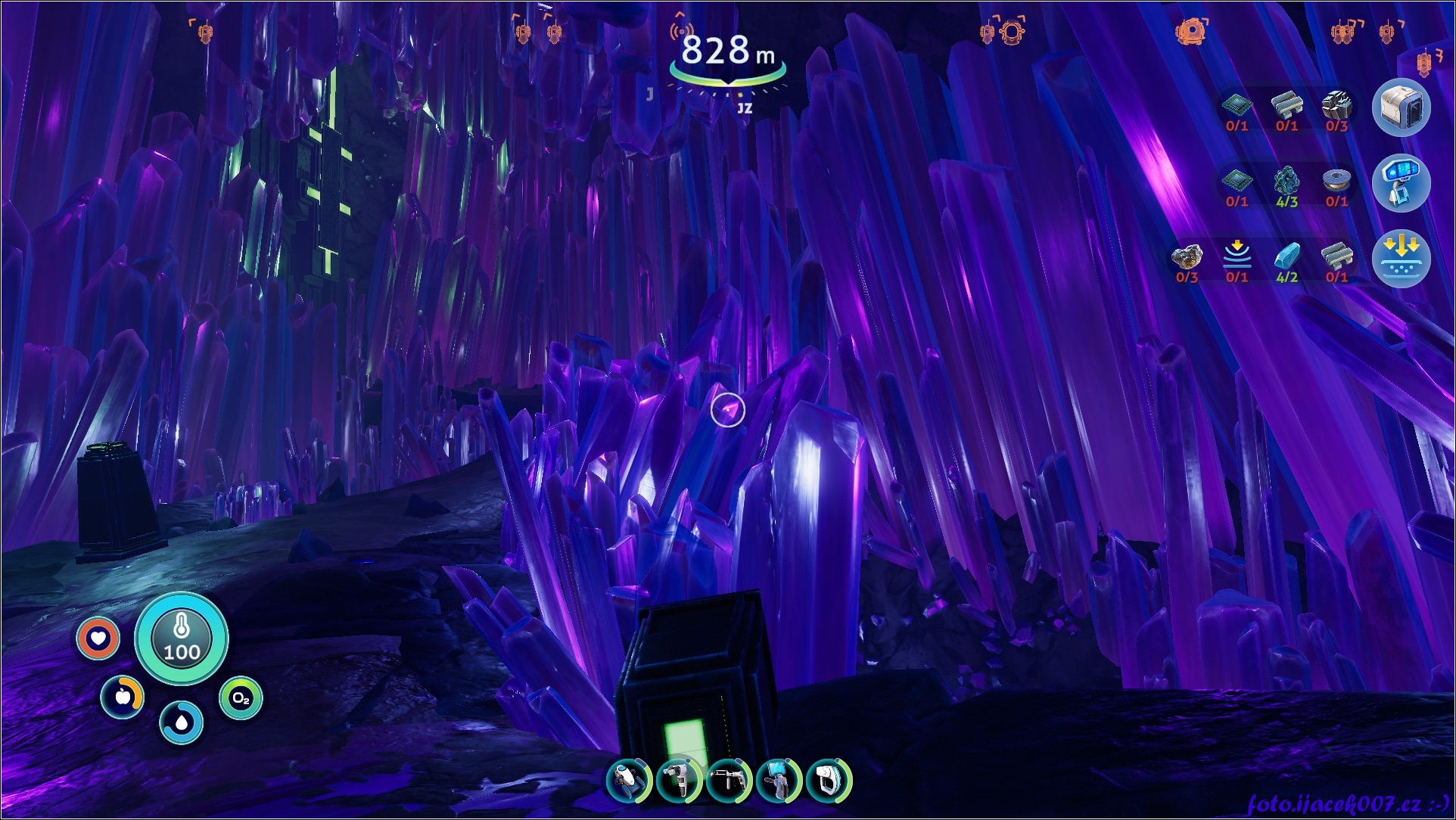Click the brown ore chunk ingredient icon

click(x=1187, y=257)
